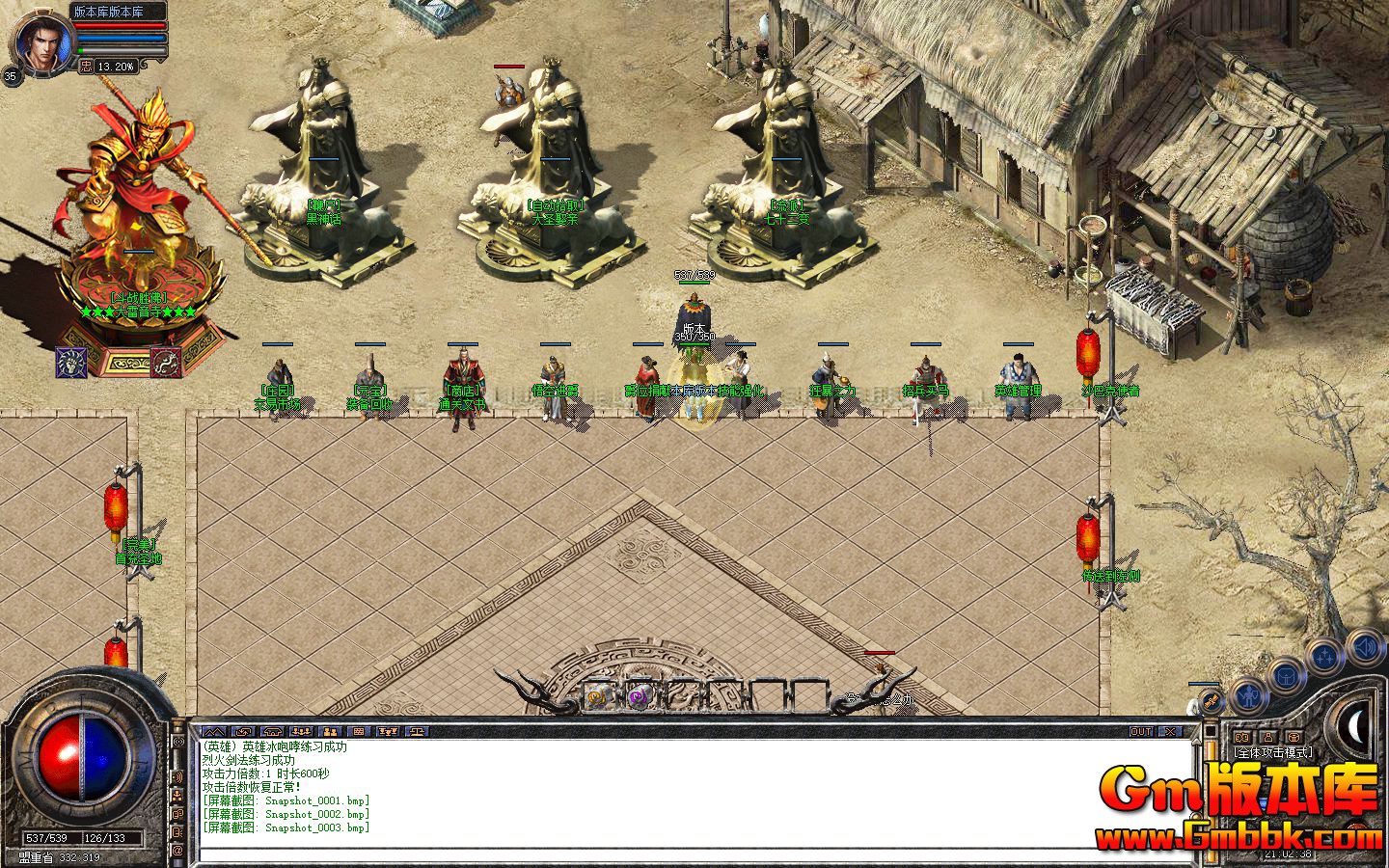Image resolution: width=1389 pixels, height=868 pixels.
Task: Open the inventory bag circular button near the minimap
Action: tap(1286, 677)
